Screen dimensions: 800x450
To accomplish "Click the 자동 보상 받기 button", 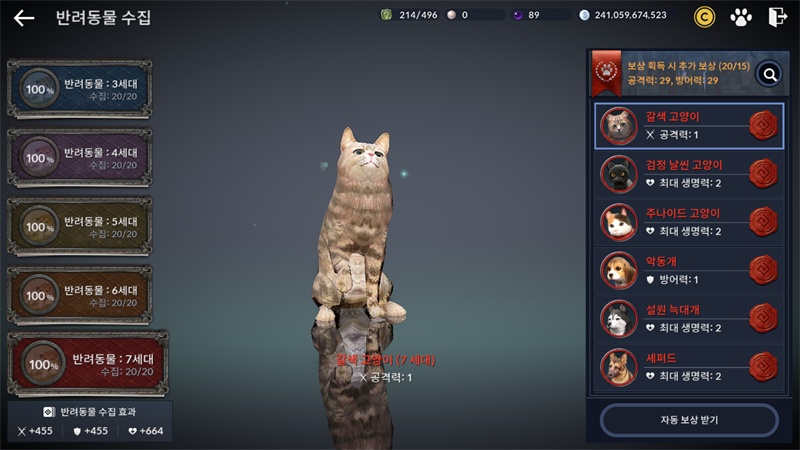I will point(689,420).
